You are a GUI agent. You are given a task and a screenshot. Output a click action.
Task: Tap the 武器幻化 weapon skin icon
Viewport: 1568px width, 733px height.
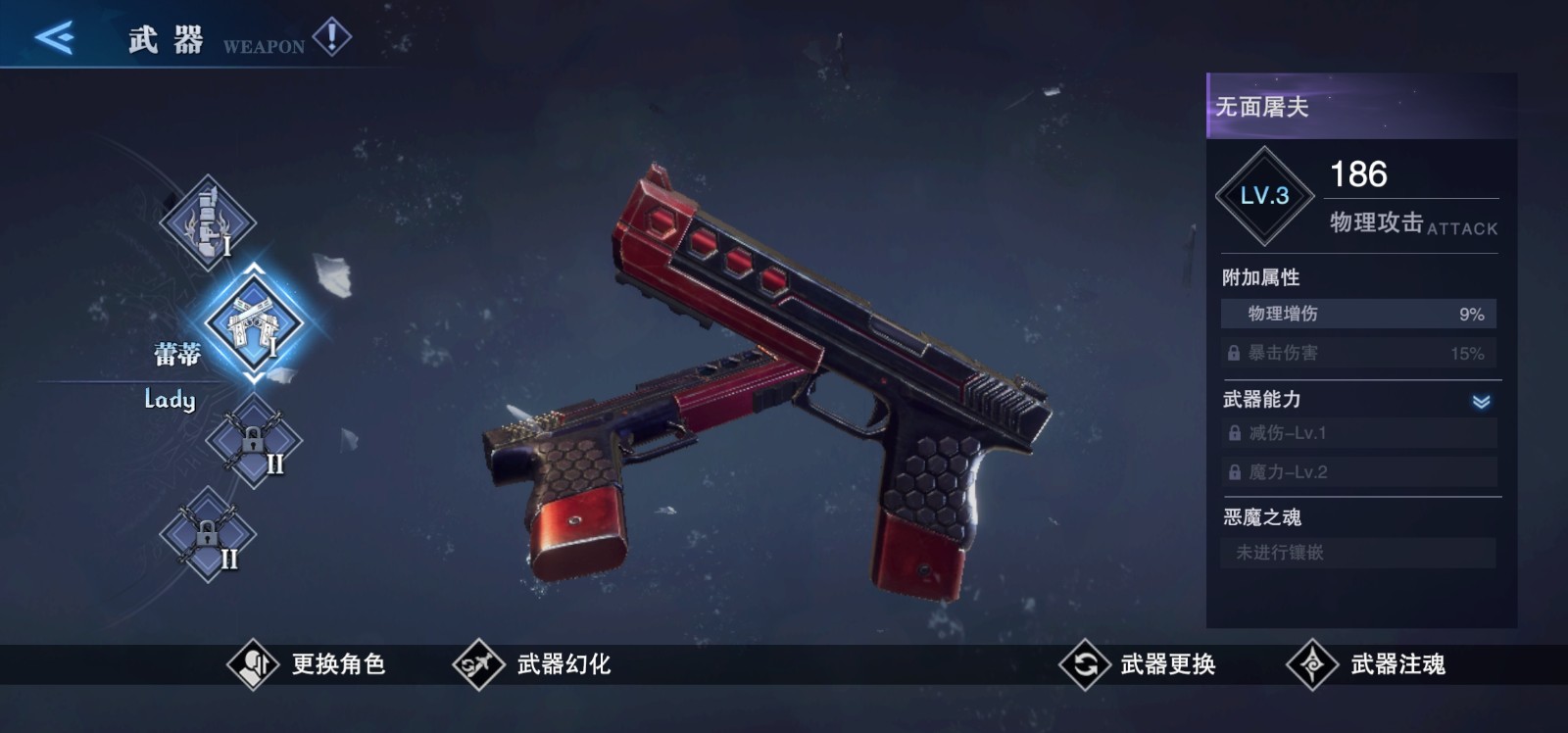[x=479, y=663]
